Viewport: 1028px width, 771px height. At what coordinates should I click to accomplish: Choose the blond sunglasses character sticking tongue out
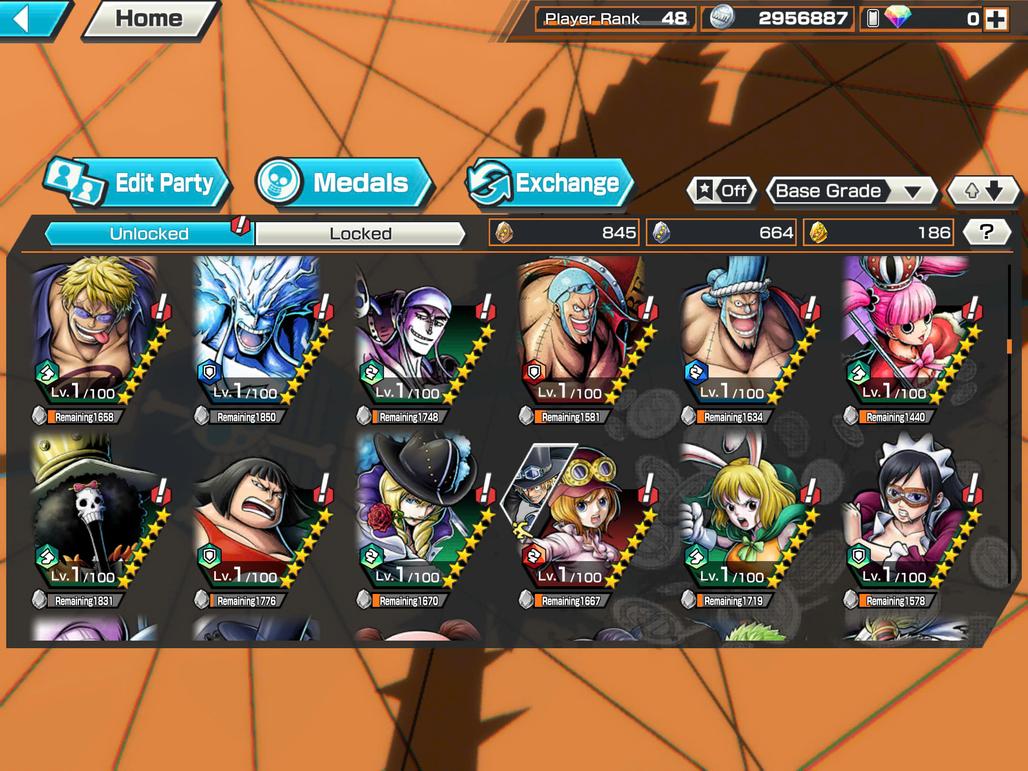95,335
